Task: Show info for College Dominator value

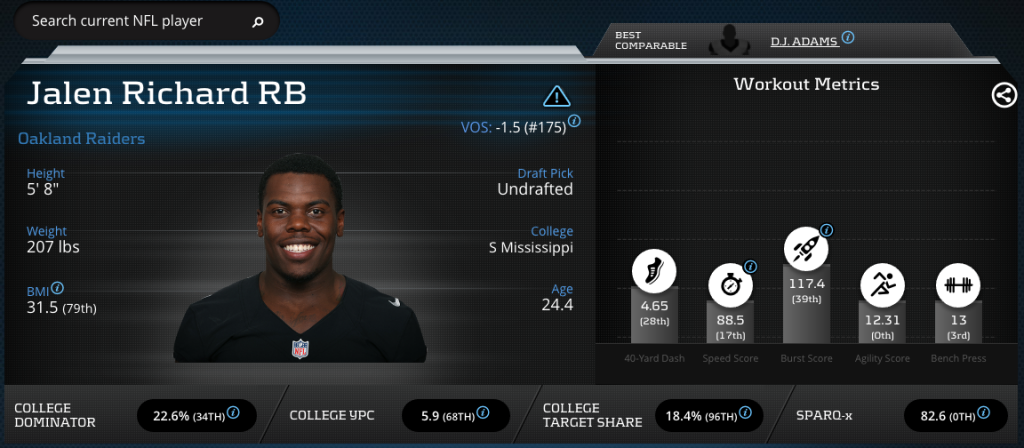Action: 233,412
